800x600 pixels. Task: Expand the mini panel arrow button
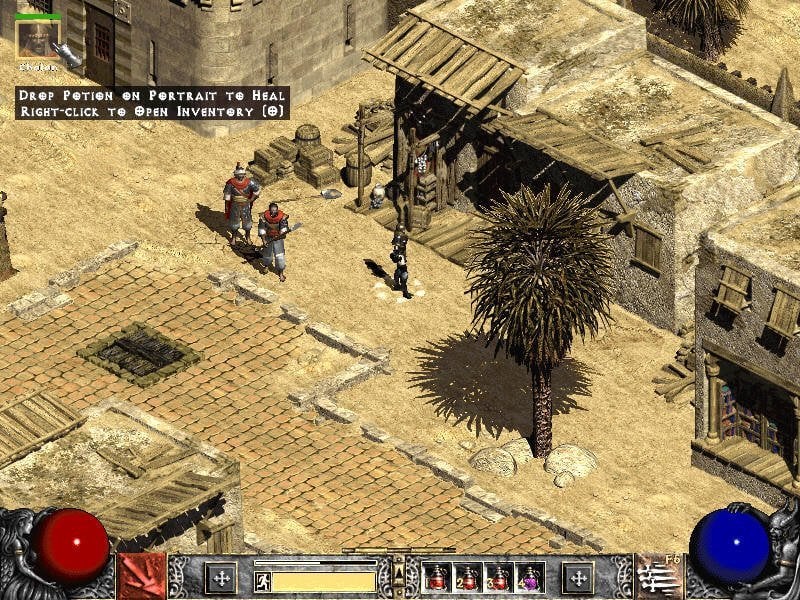[x=399, y=573]
